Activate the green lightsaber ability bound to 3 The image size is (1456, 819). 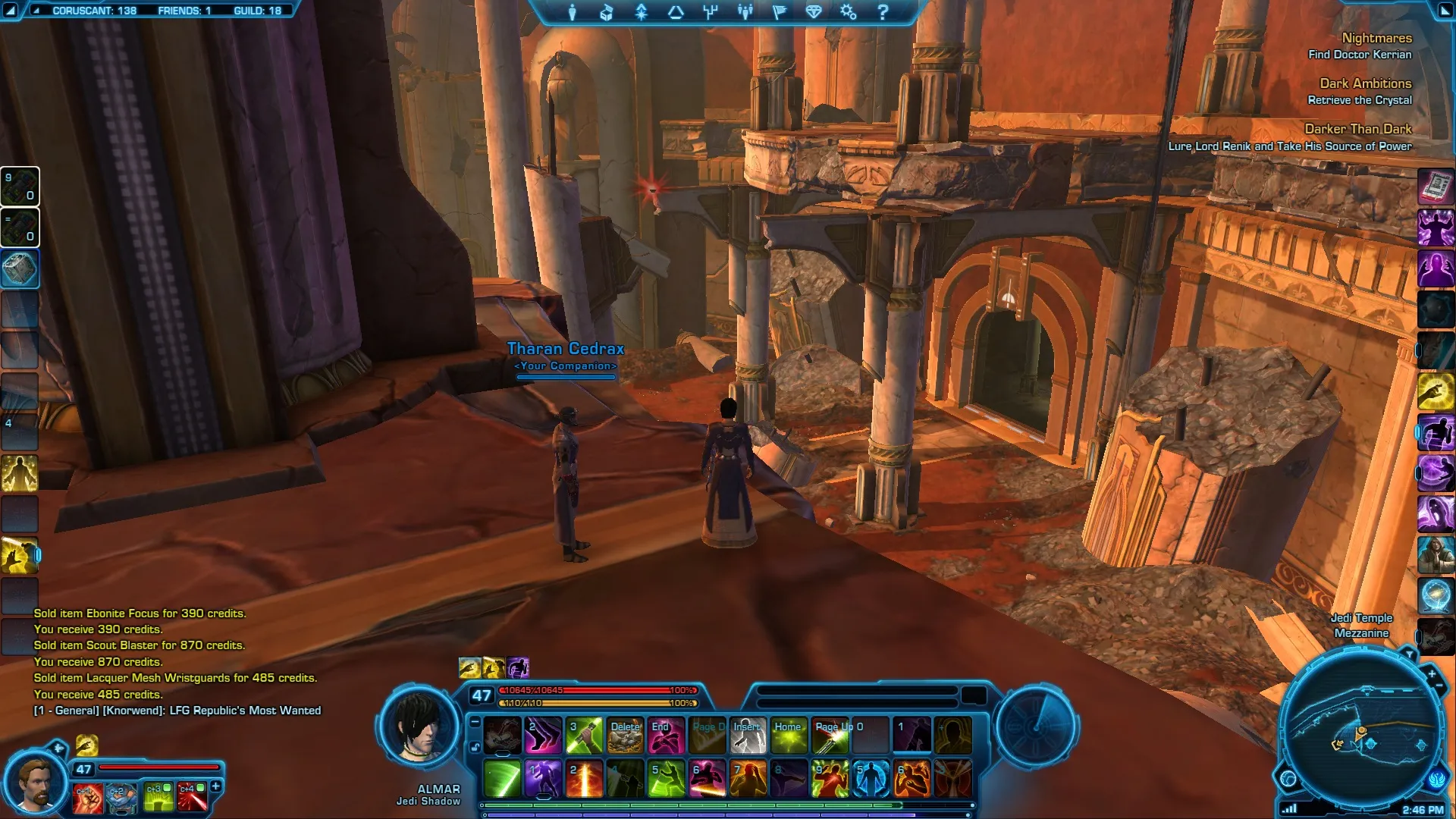(584, 736)
